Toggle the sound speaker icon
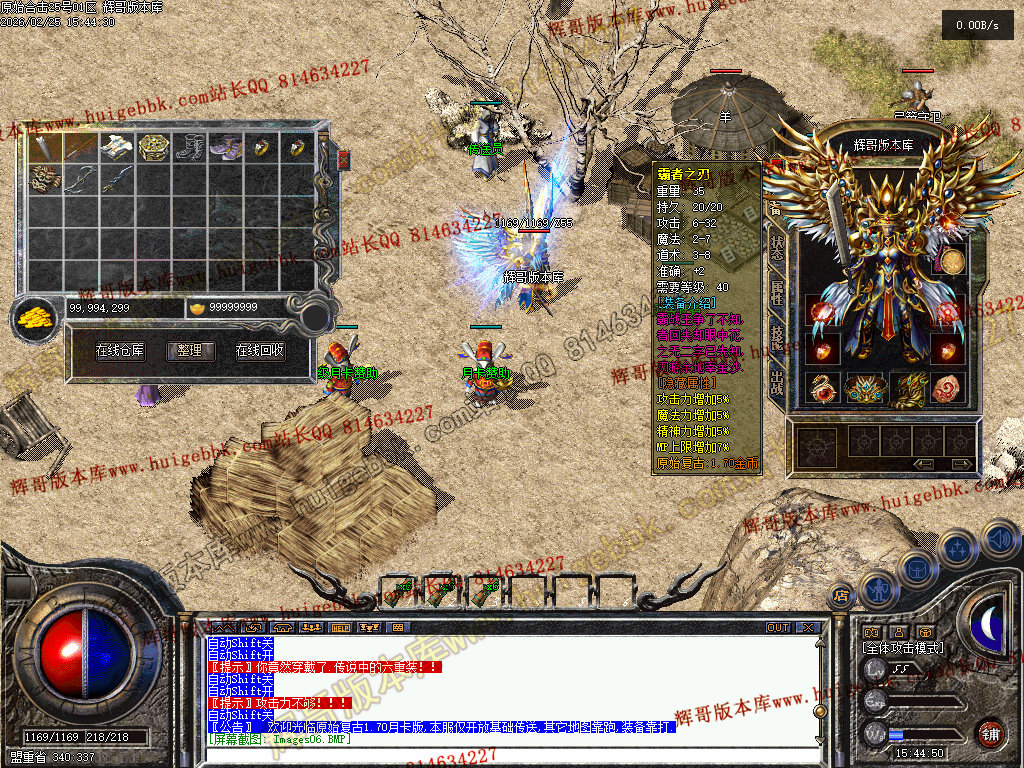Viewport: 1024px width, 768px height. pyautogui.click(x=999, y=540)
